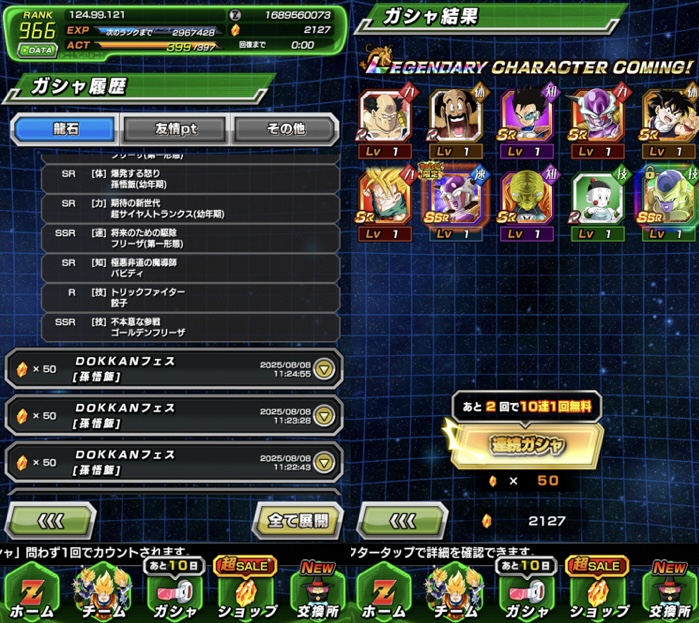
Task: Expand the DOKKANフェス entry timestamped 11:22:43
Action: [325, 462]
